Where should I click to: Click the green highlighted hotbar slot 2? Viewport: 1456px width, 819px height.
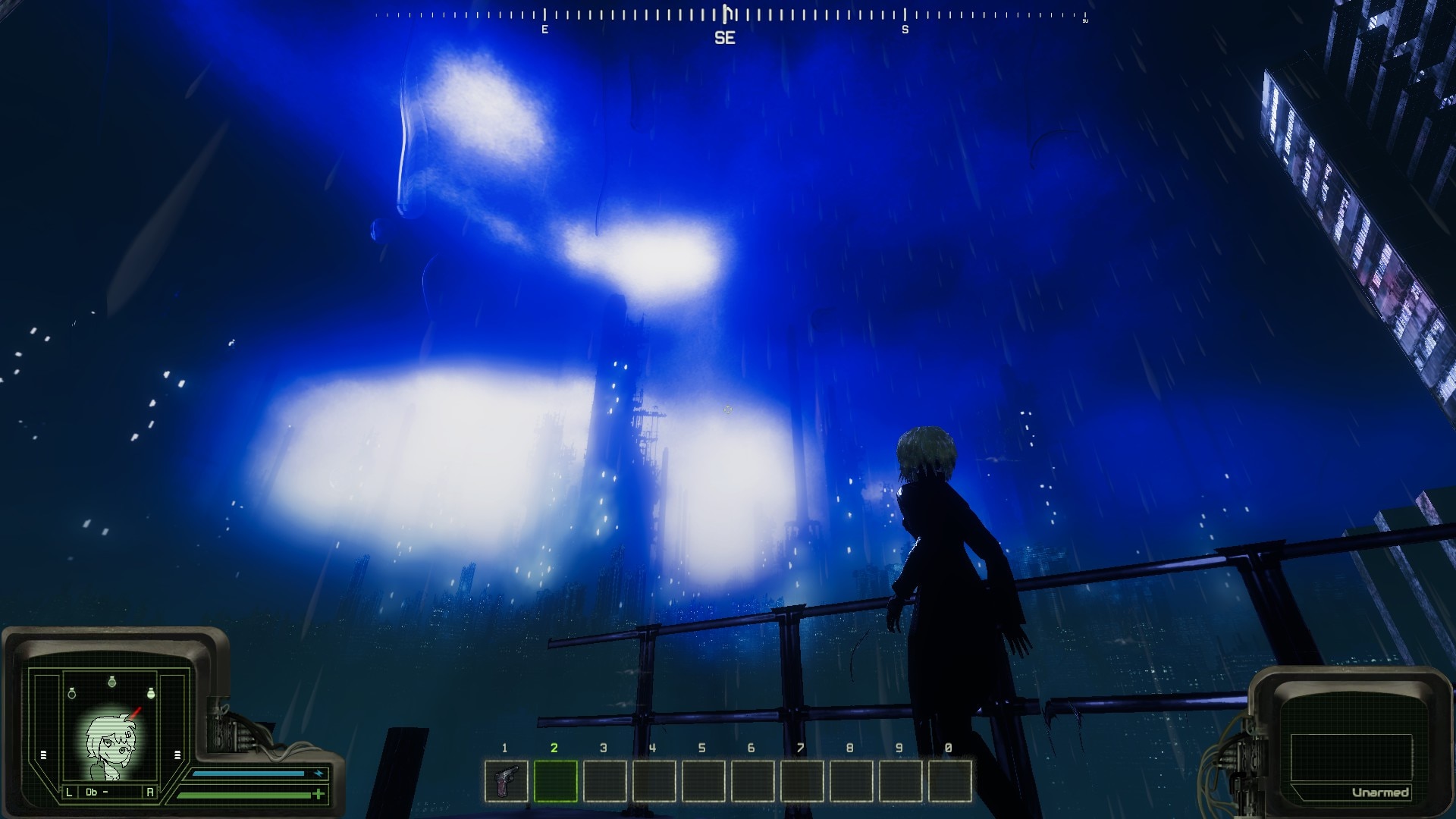coord(555,780)
